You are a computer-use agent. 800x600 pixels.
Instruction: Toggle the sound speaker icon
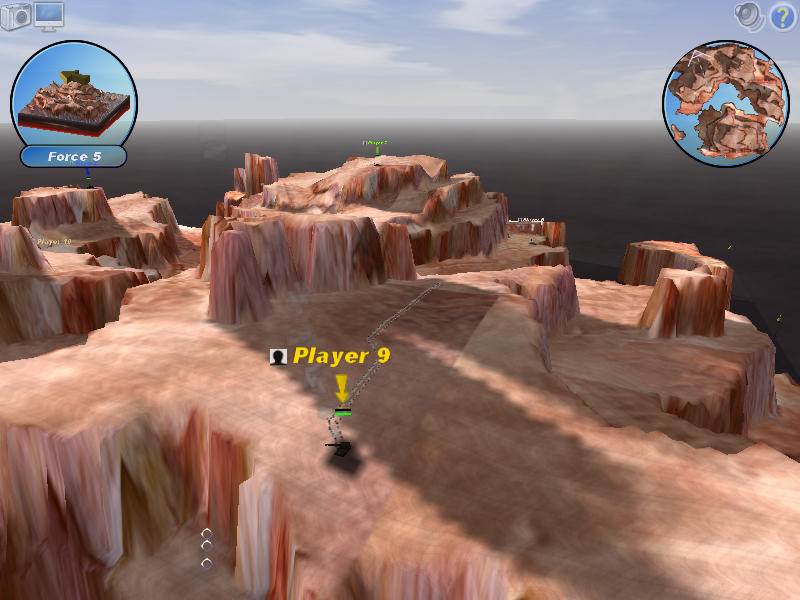(748, 15)
